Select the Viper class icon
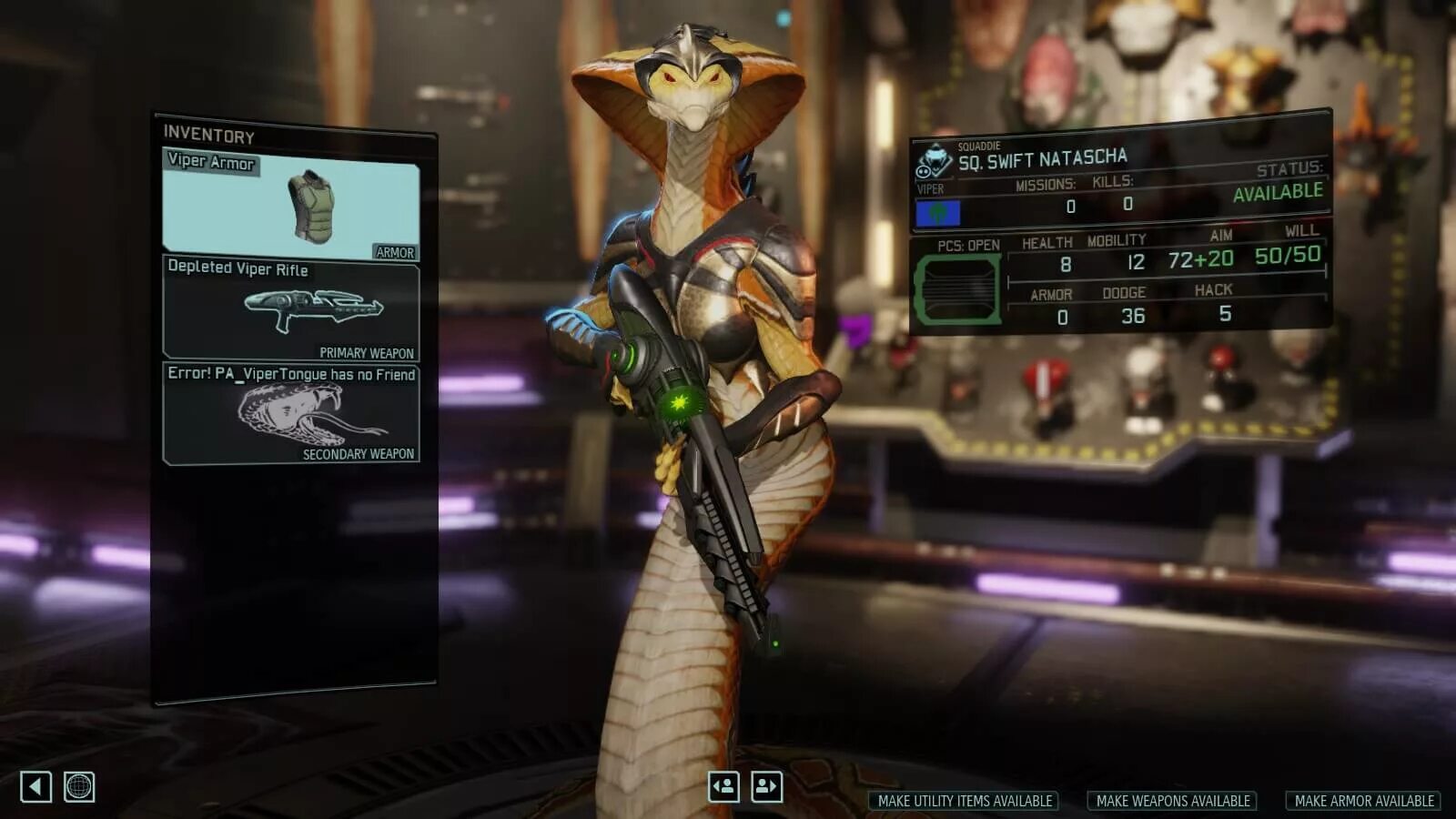This screenshot has height=819, width=1456. click(x=933, y=163)
